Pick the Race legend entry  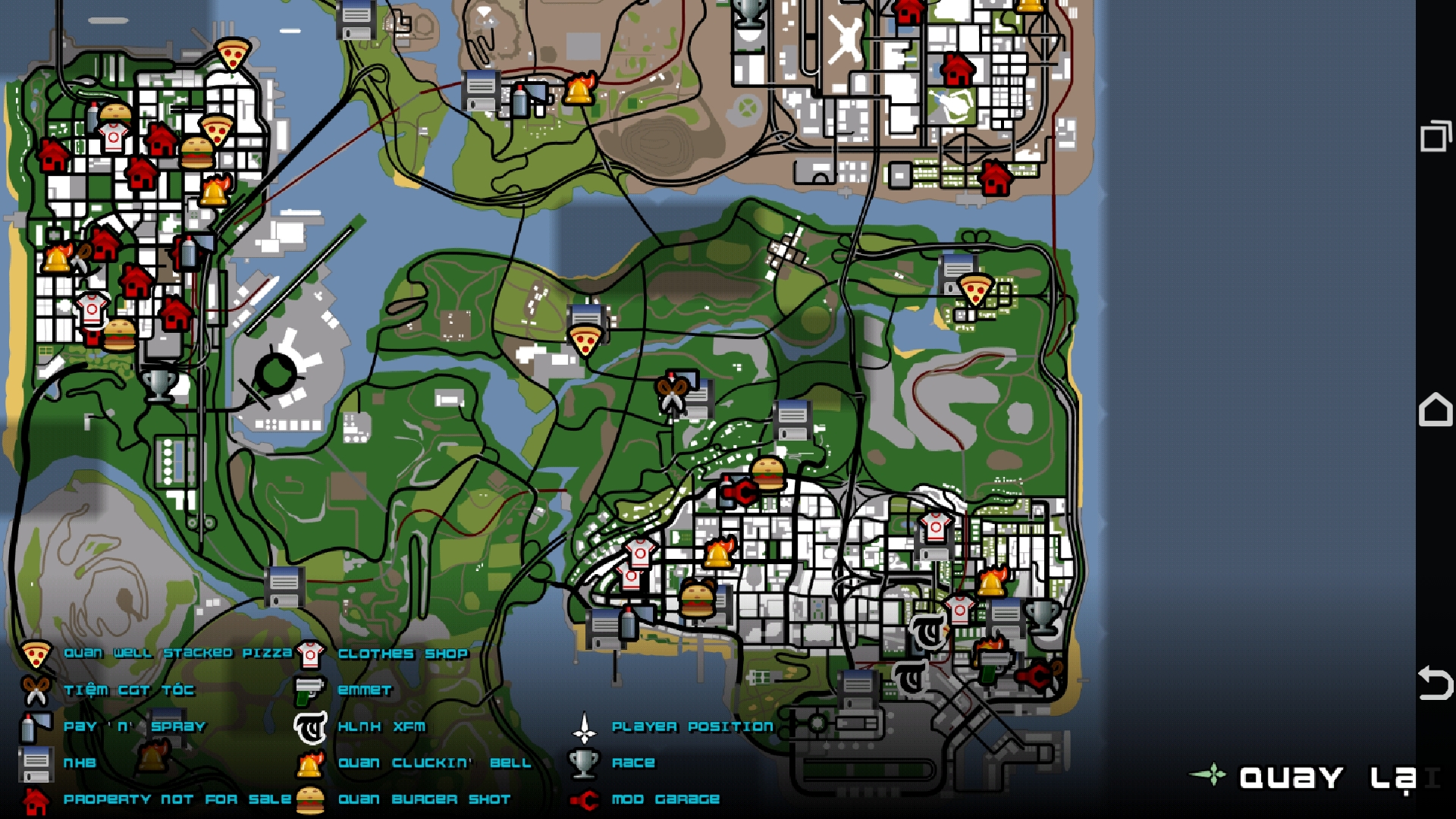[x=632, y=763]
